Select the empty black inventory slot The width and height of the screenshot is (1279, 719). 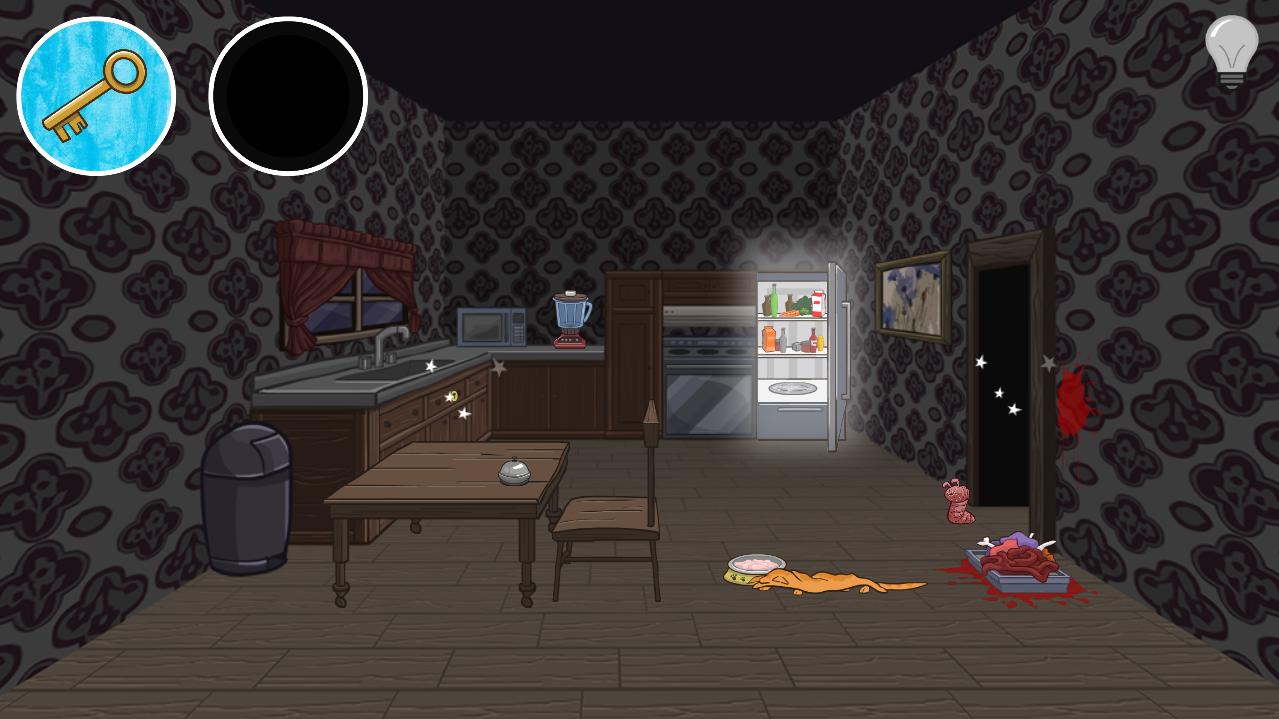[x=288, y=96]
